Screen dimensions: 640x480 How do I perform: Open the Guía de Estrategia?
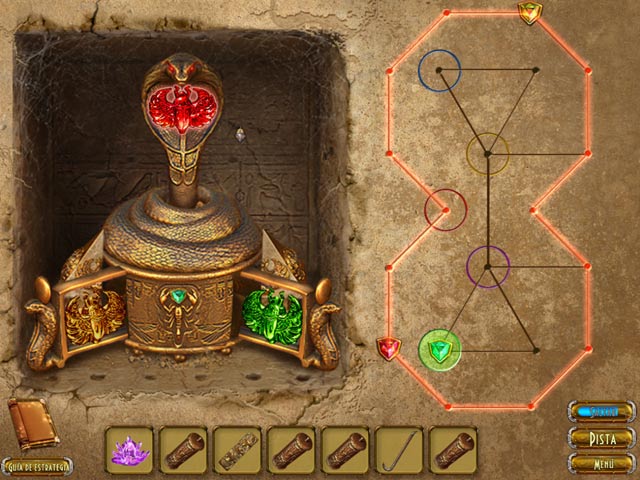click(x=37, y=466)
